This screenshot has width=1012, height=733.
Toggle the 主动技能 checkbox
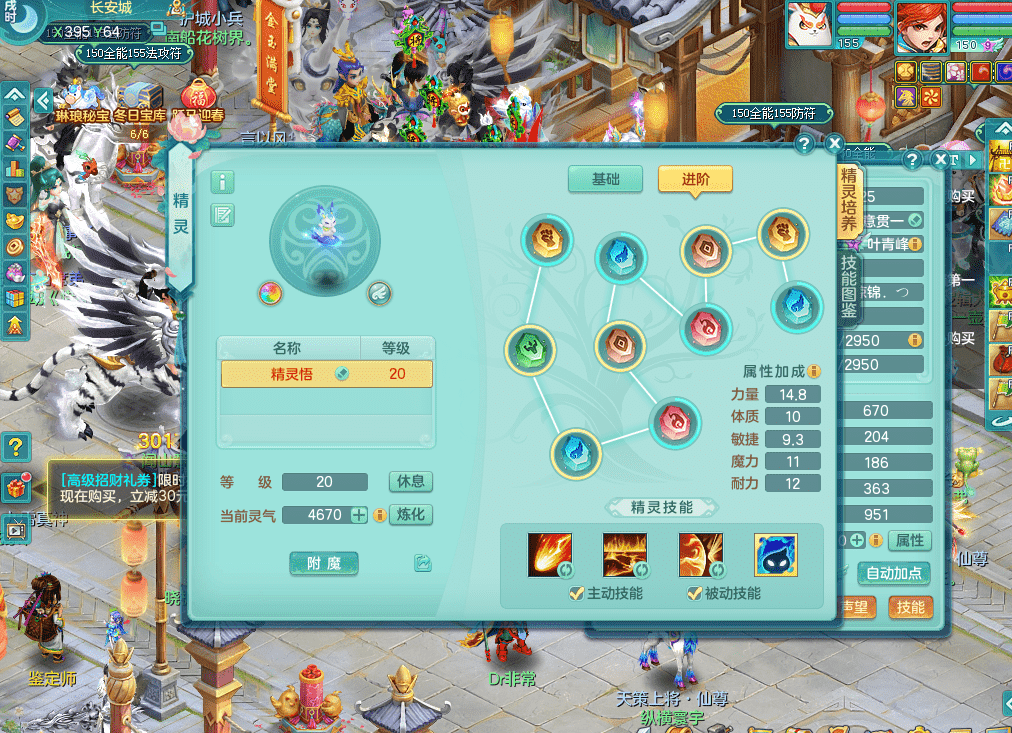(x=576, y=594)
